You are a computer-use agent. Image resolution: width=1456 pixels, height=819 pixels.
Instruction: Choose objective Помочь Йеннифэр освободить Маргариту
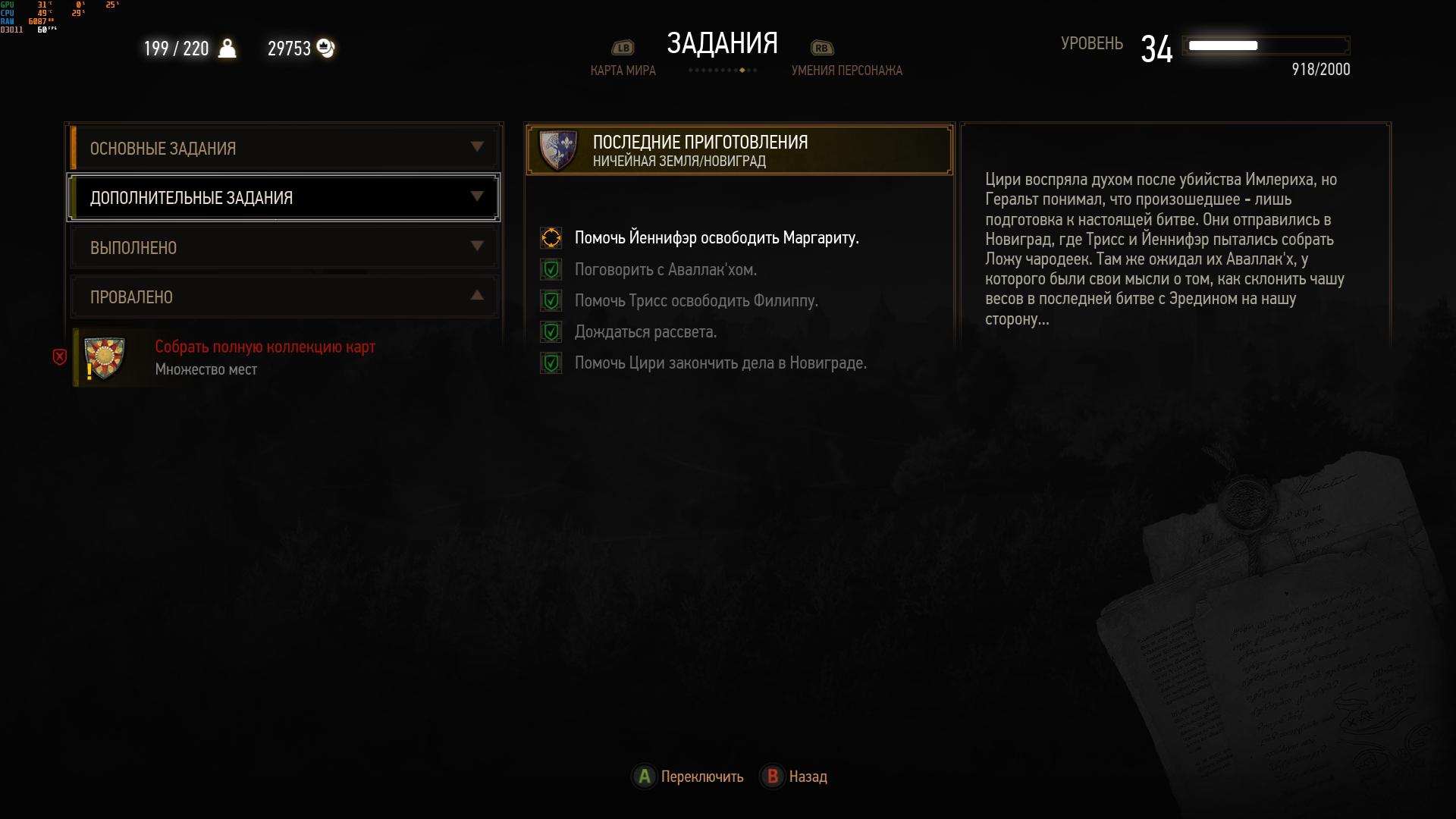click(716, 238)
